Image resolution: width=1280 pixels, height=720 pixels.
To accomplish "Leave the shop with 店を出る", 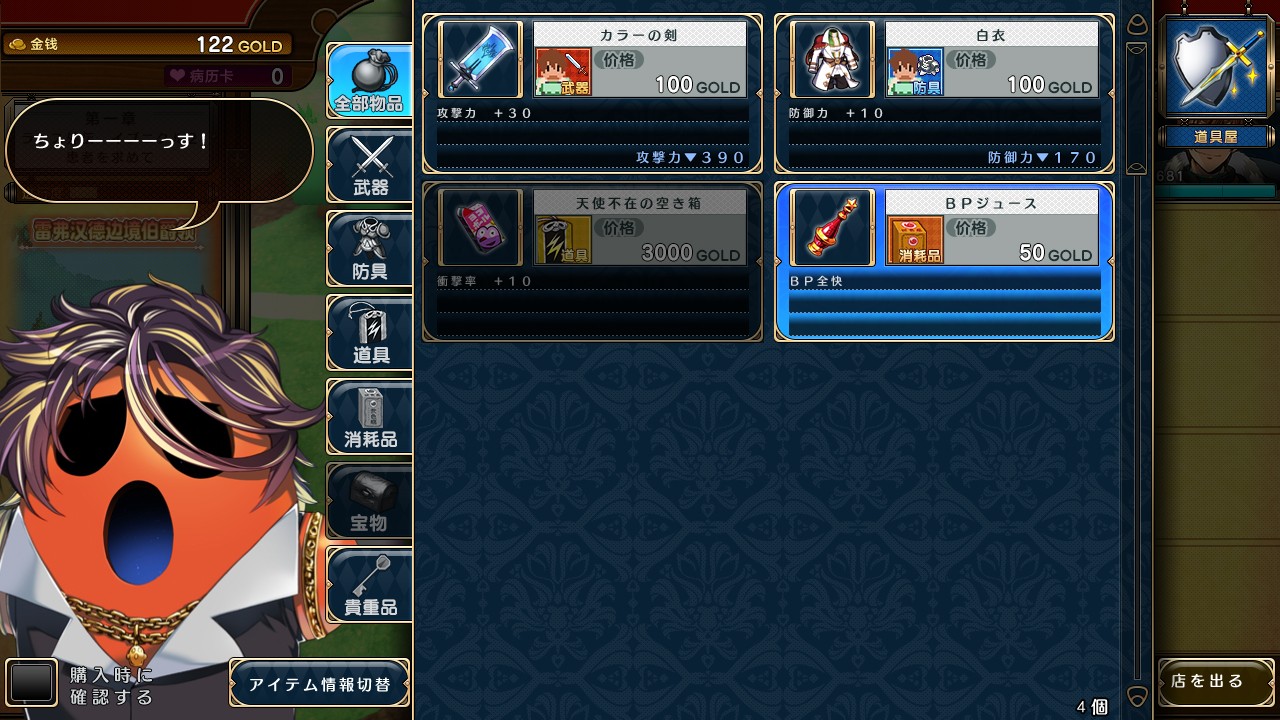I will 1215,682.
